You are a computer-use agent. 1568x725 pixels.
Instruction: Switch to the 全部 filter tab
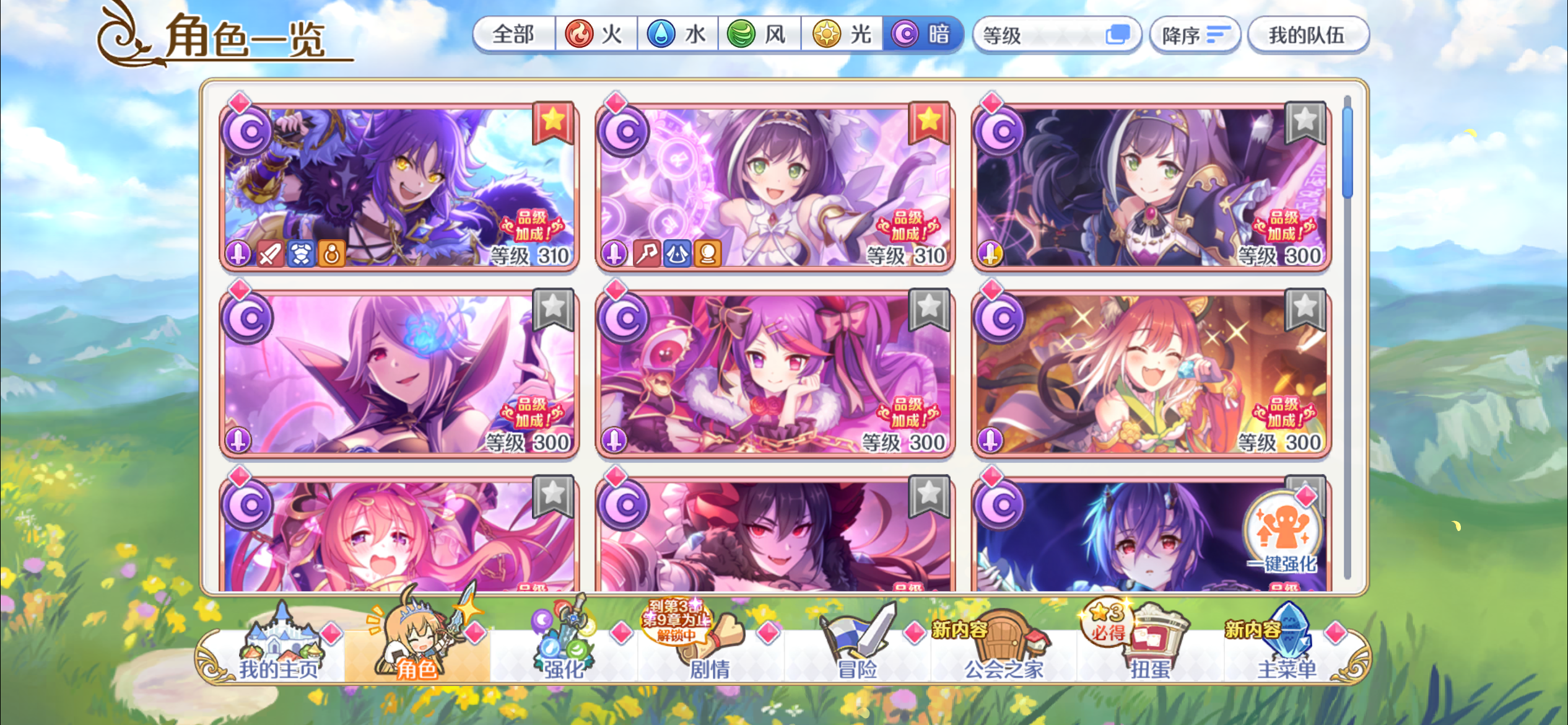(x=513, y=35)
